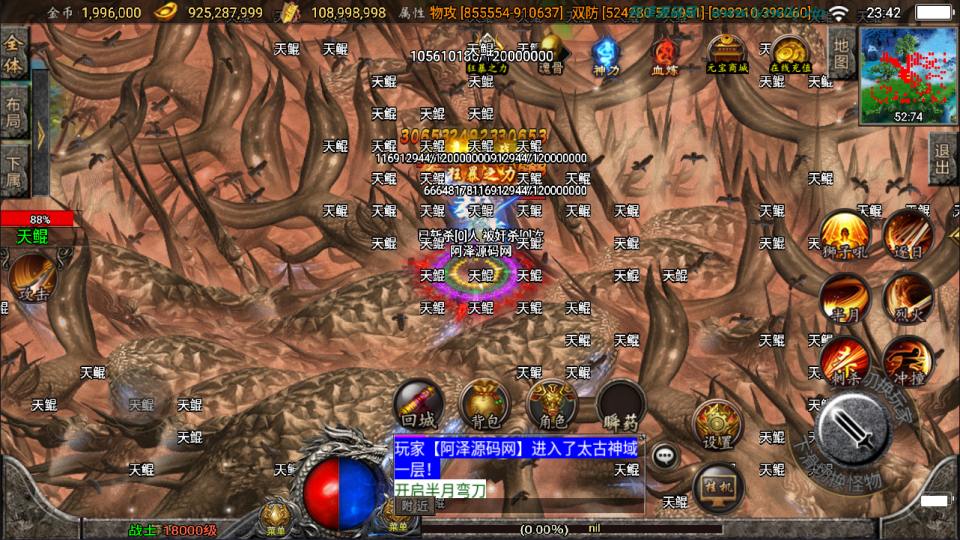
Task: Select the 神力 blue flame icon
Action: 605,54
